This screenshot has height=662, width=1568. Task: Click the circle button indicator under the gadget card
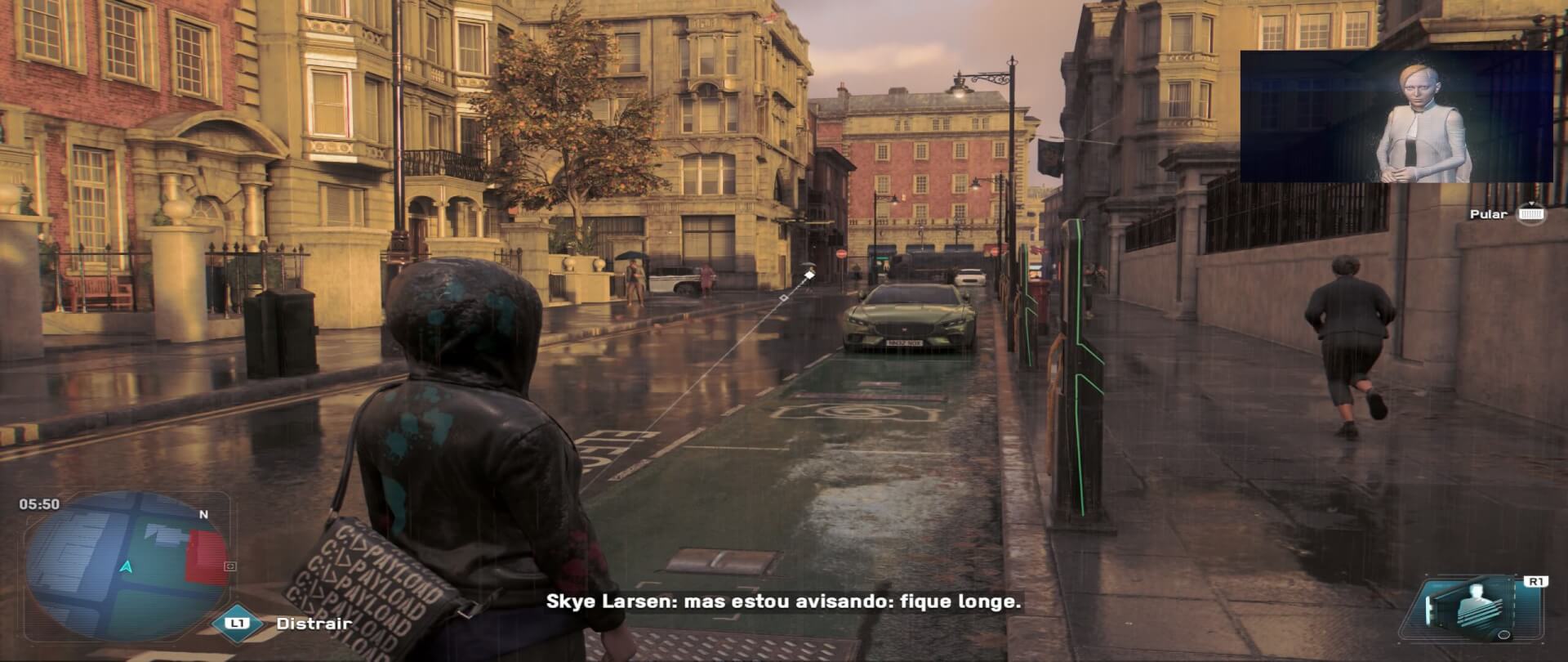click(1505, 635)
